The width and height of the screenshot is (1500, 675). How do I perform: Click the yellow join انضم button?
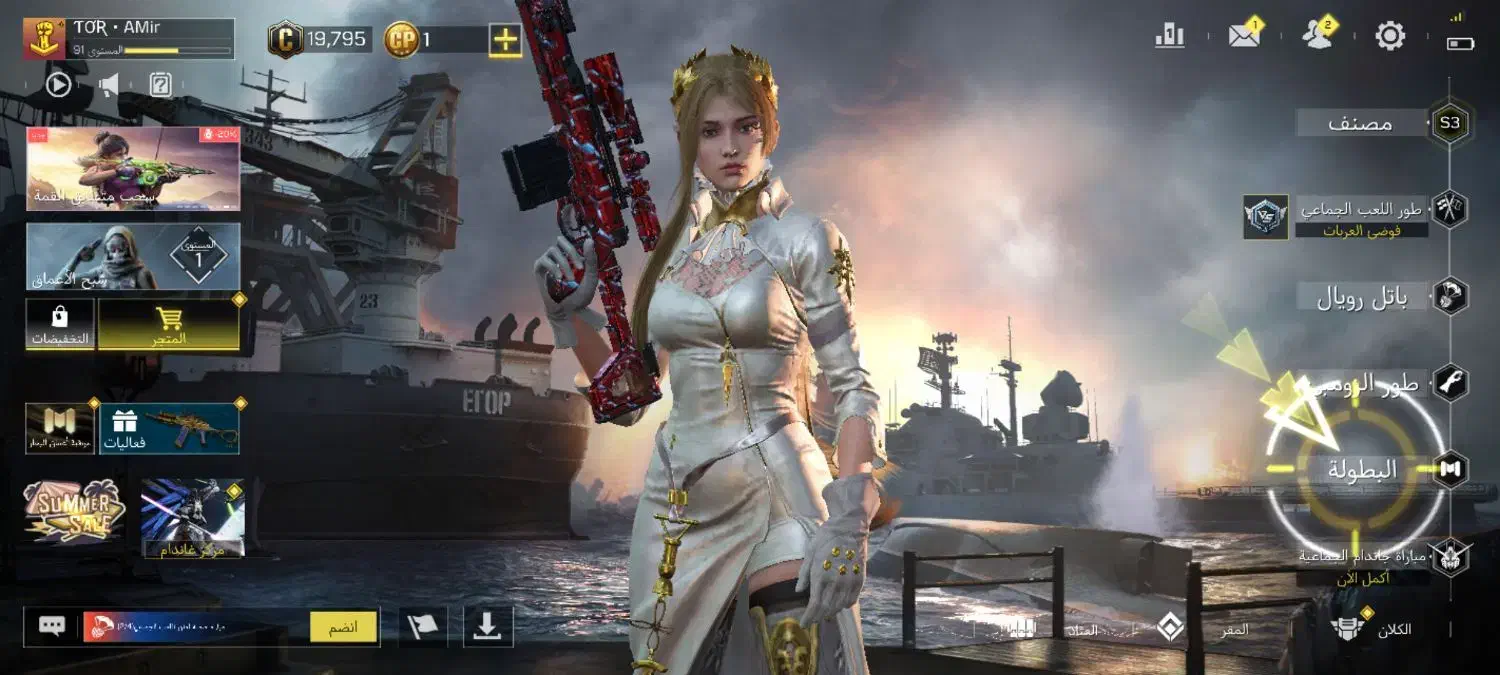click(x=344, y=627)
